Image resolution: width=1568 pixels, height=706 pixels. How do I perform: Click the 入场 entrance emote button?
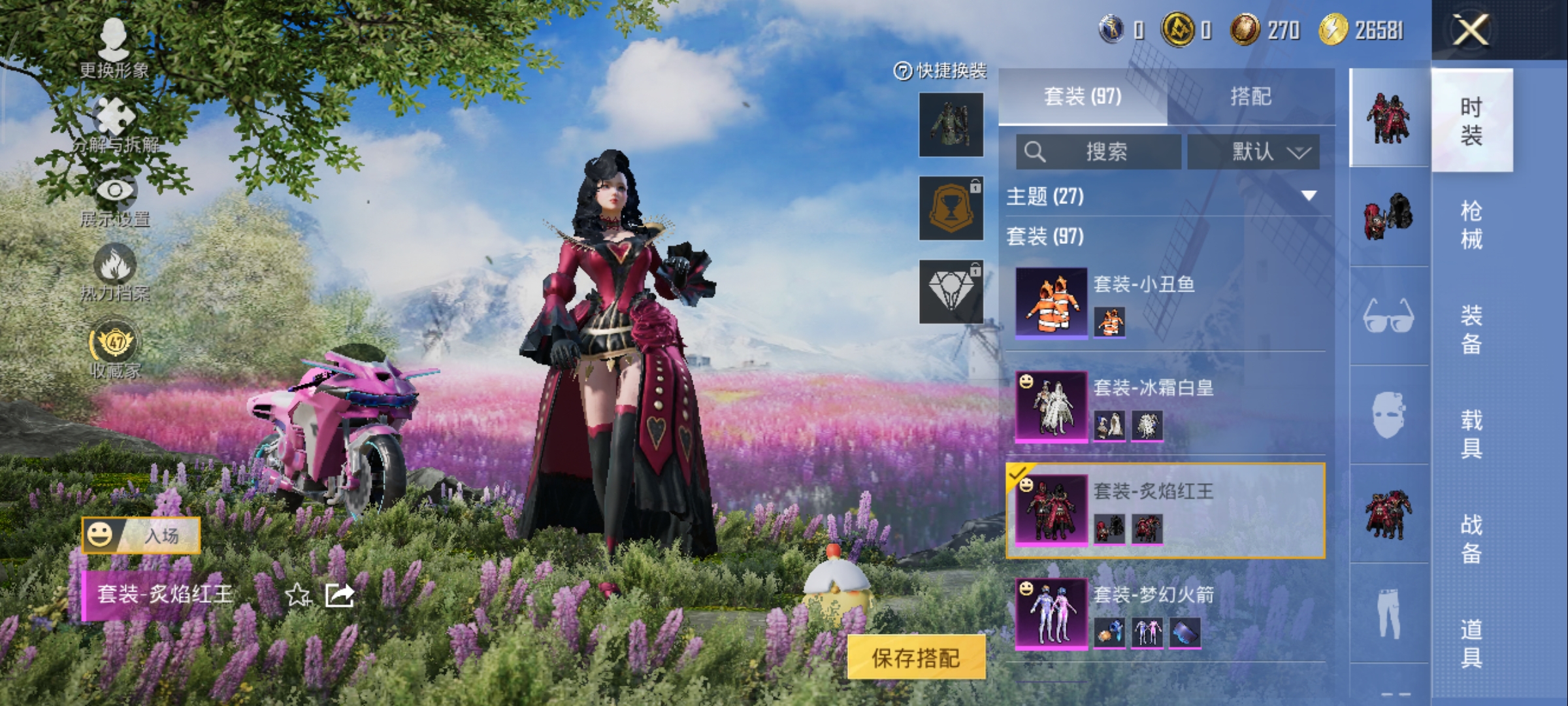click(x=141, y=535)
